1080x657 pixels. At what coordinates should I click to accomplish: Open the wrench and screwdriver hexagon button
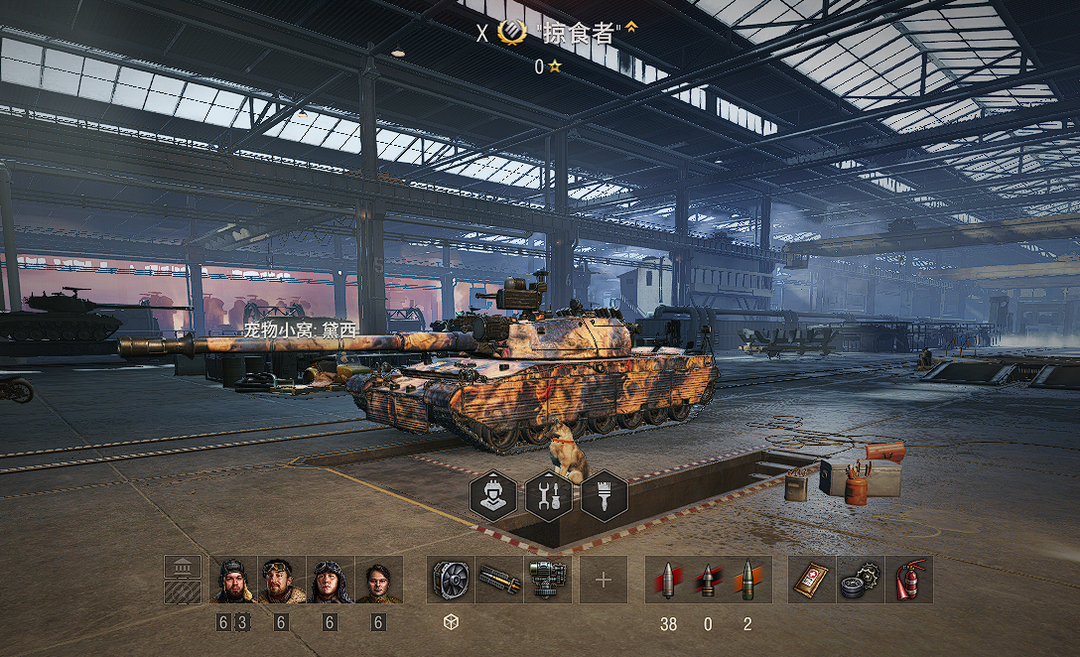(548, 496)
